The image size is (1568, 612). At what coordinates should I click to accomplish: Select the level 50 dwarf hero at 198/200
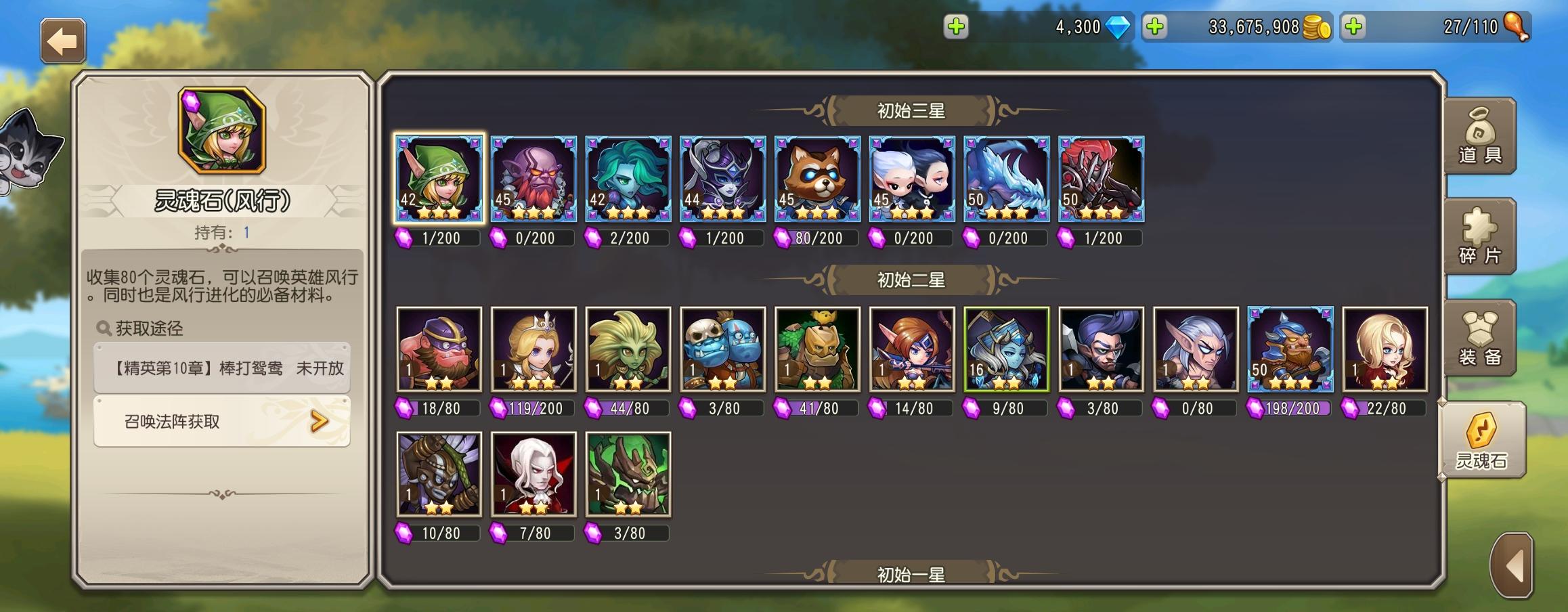point(1289,350)
